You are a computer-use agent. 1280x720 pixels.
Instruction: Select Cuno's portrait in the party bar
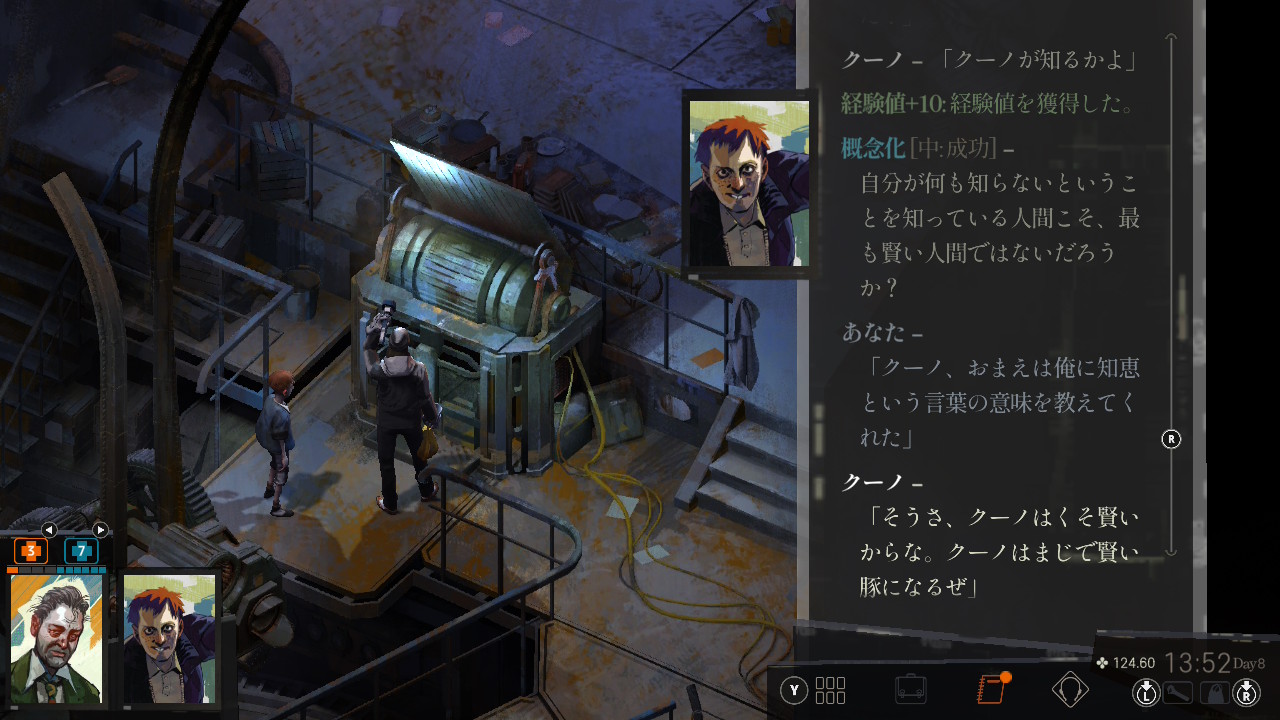tap(168, 638)
